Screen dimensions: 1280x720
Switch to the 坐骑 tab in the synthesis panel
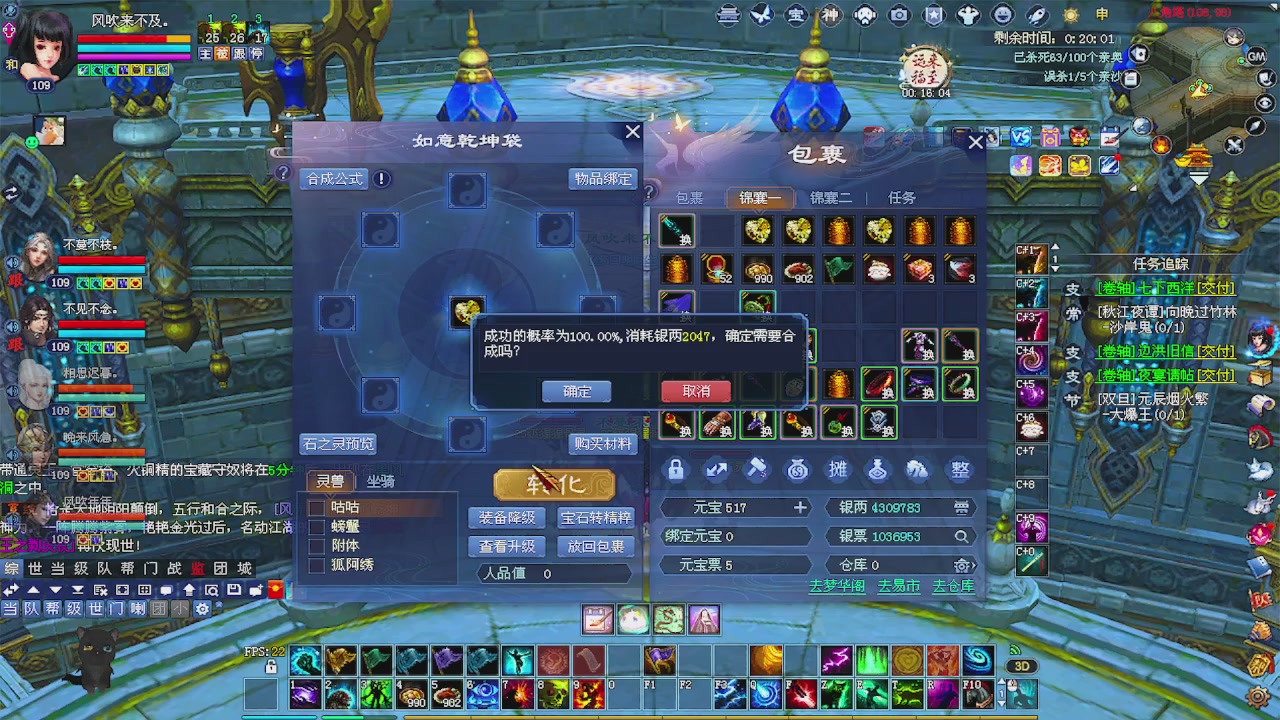(381, 482)
